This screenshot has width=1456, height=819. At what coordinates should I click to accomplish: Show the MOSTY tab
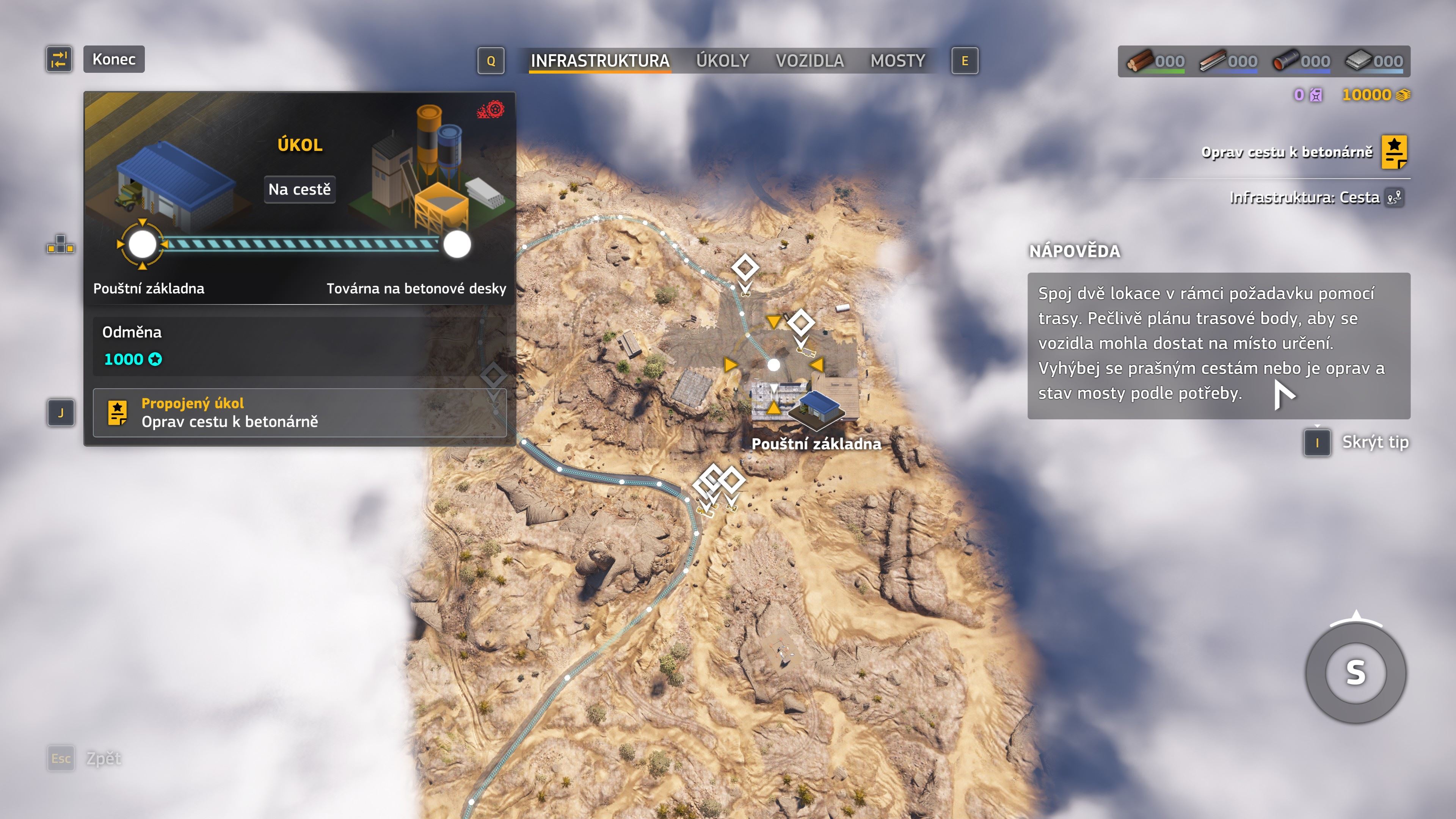click(897, 61)
